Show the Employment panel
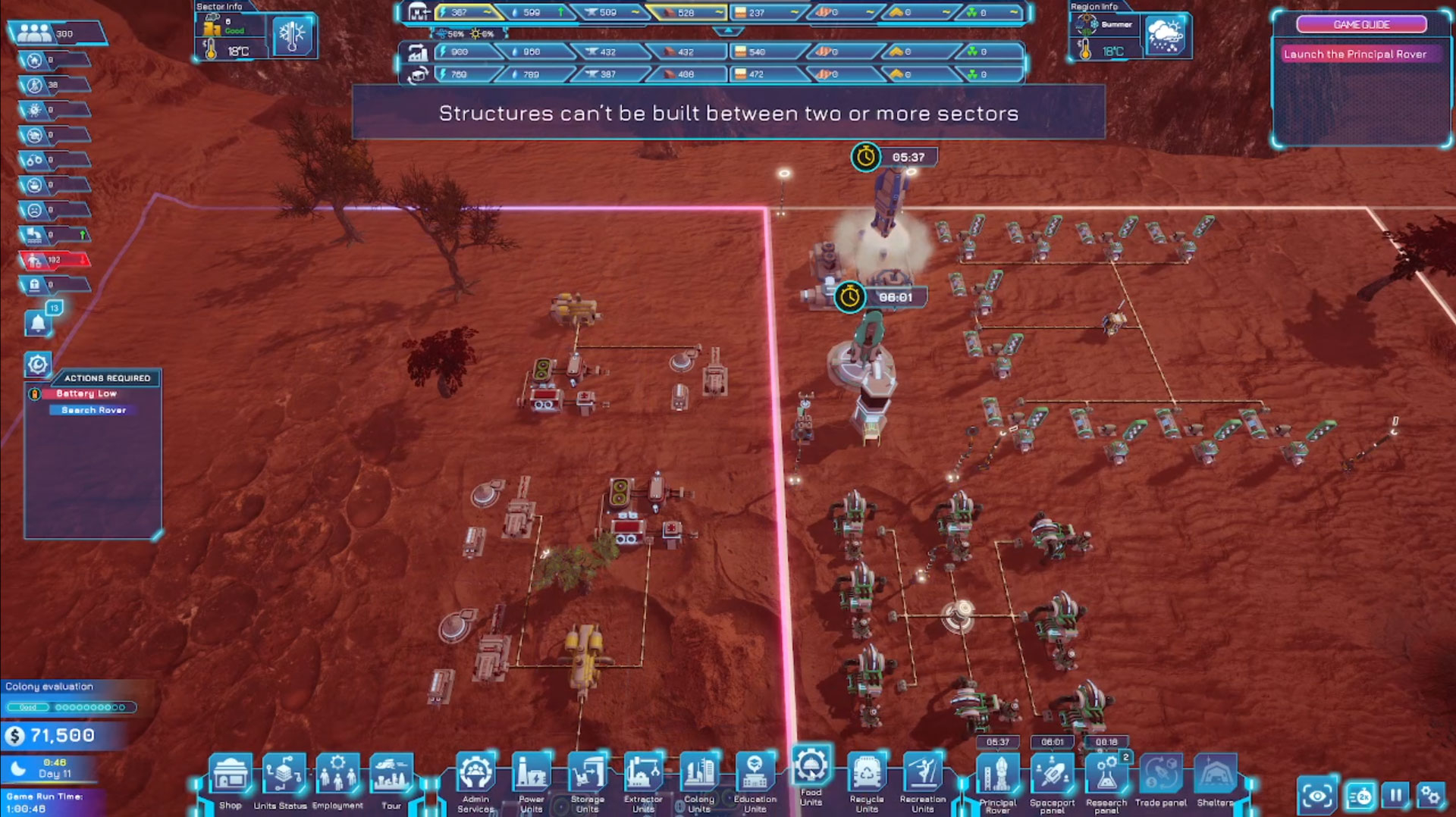Image resolution: width=1456 pixels, height=817 pixels. tap(337, 776)
